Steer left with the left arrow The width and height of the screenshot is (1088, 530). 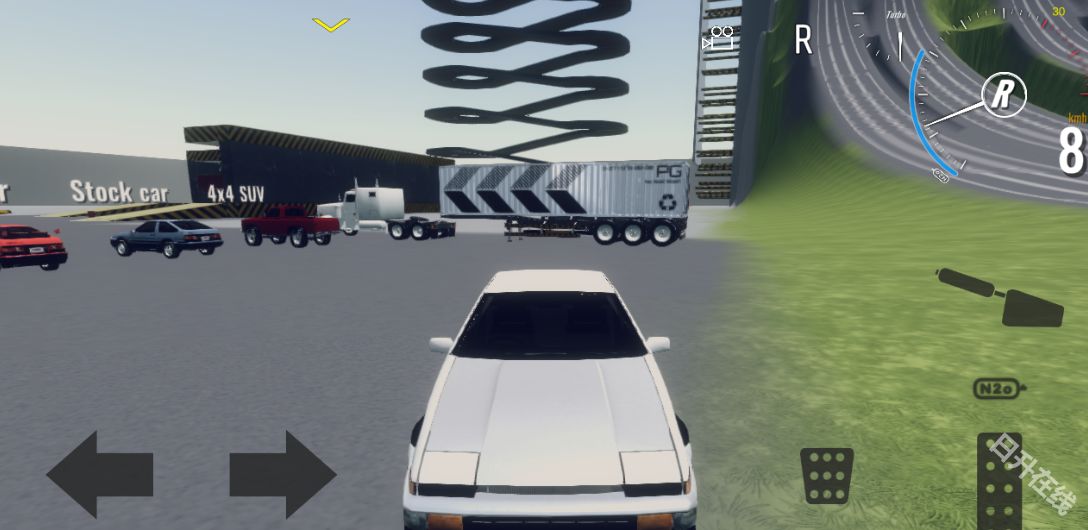[x=99, y=474]
